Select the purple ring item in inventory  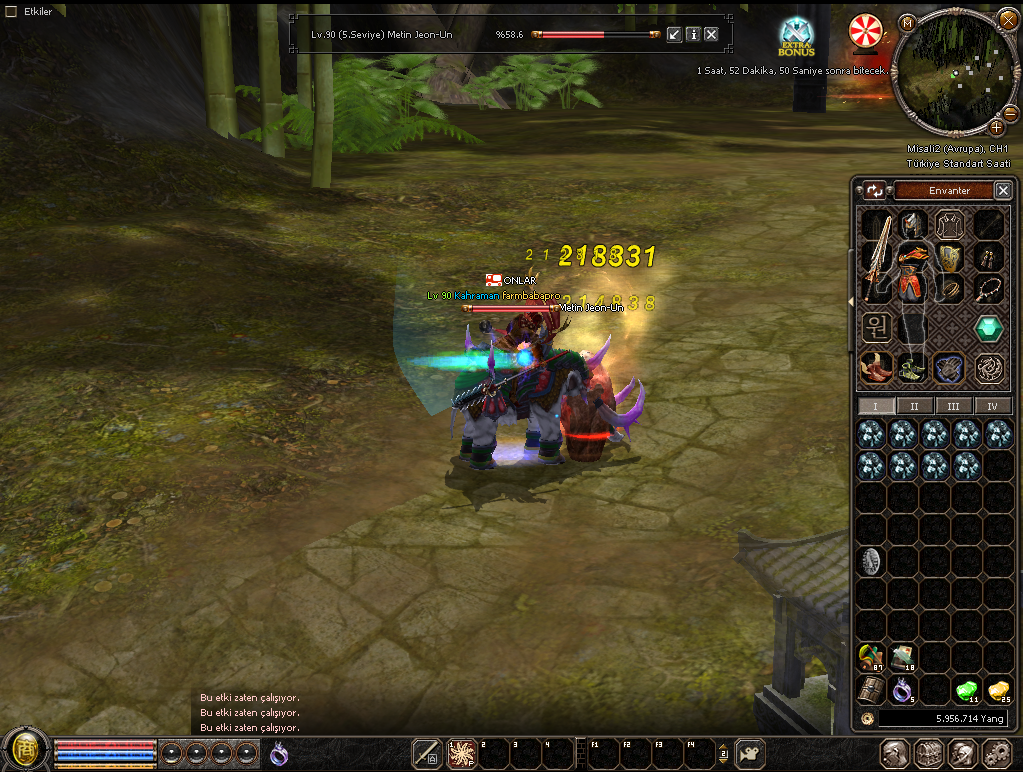click(903, 689)
